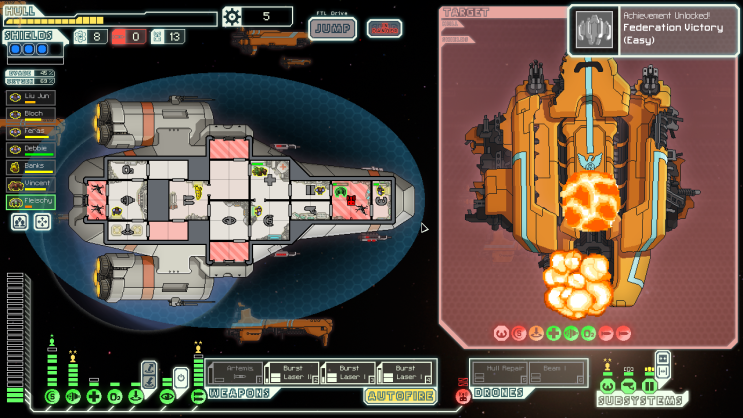The height and width of the screenshot is (418, 743).
Task: Click the weapons system power icon
Action: (x=197, y=397)
